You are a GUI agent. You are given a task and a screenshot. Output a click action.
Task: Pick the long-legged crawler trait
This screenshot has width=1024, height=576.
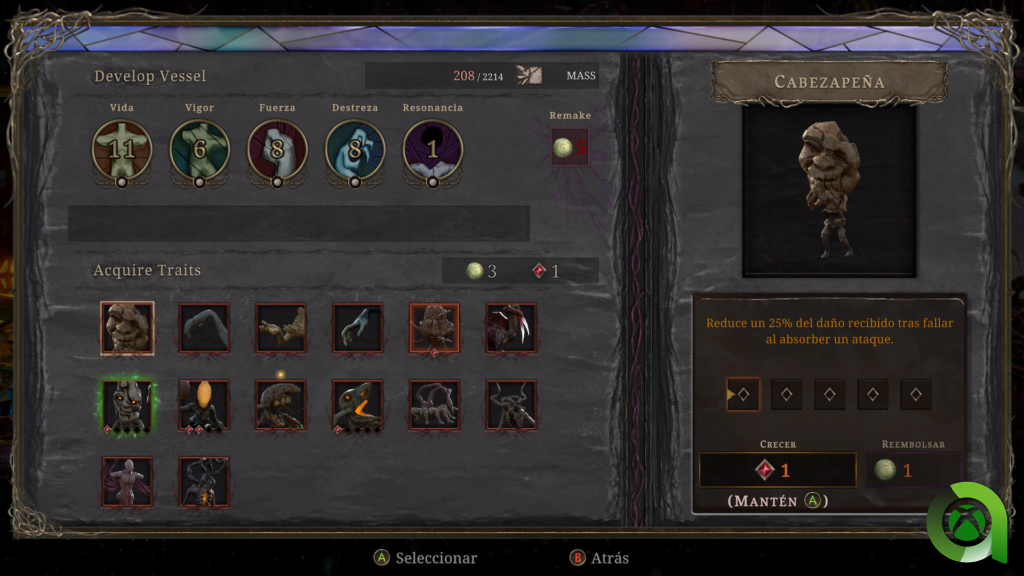tap(434, 405)
